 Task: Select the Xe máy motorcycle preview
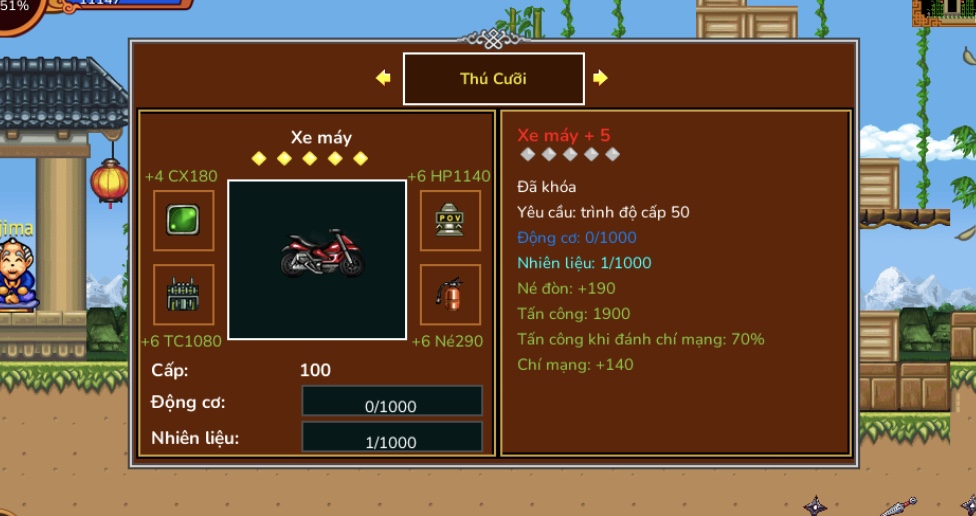[317, 259]
